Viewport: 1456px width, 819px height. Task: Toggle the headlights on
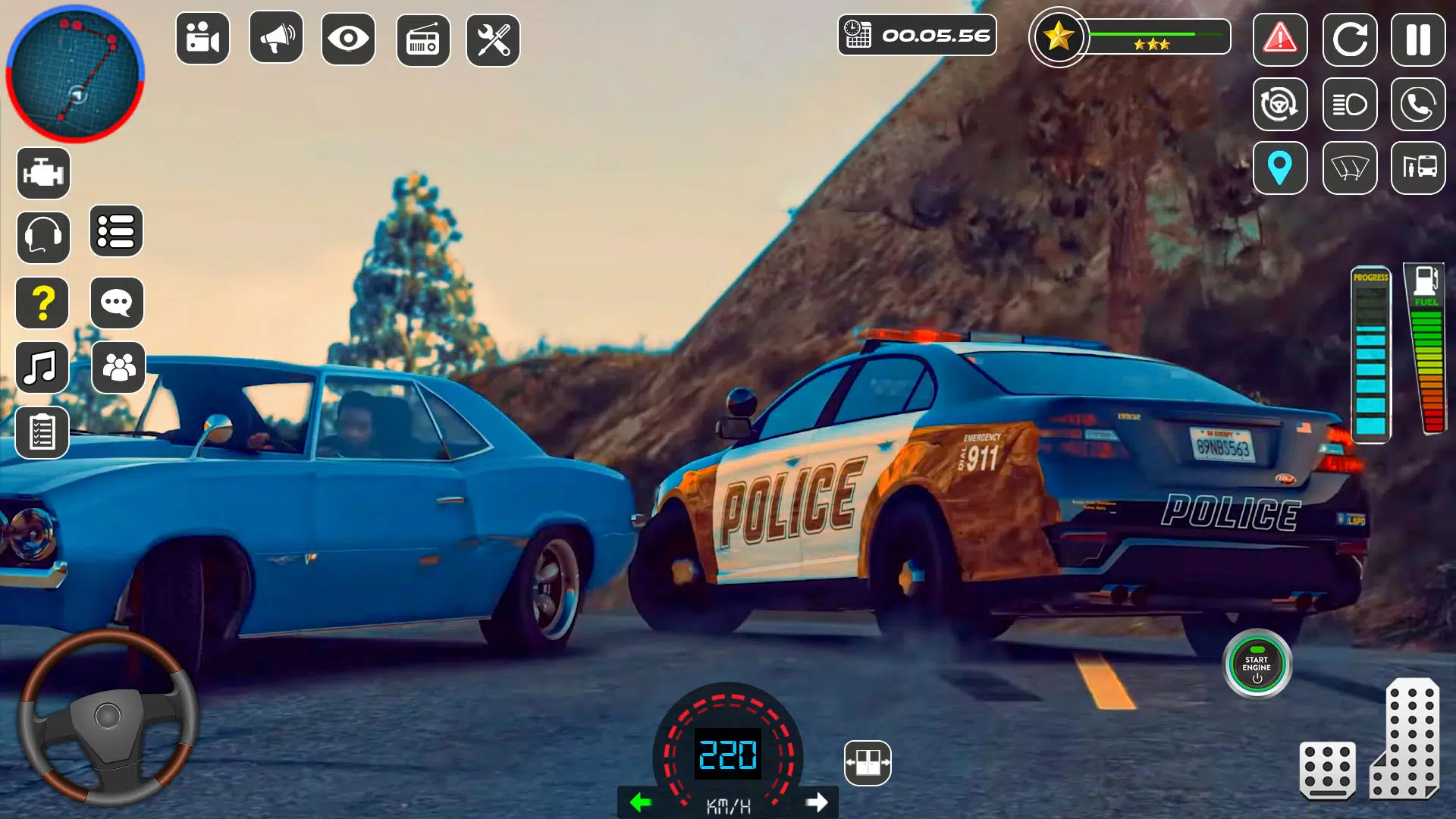(1350, 105)
